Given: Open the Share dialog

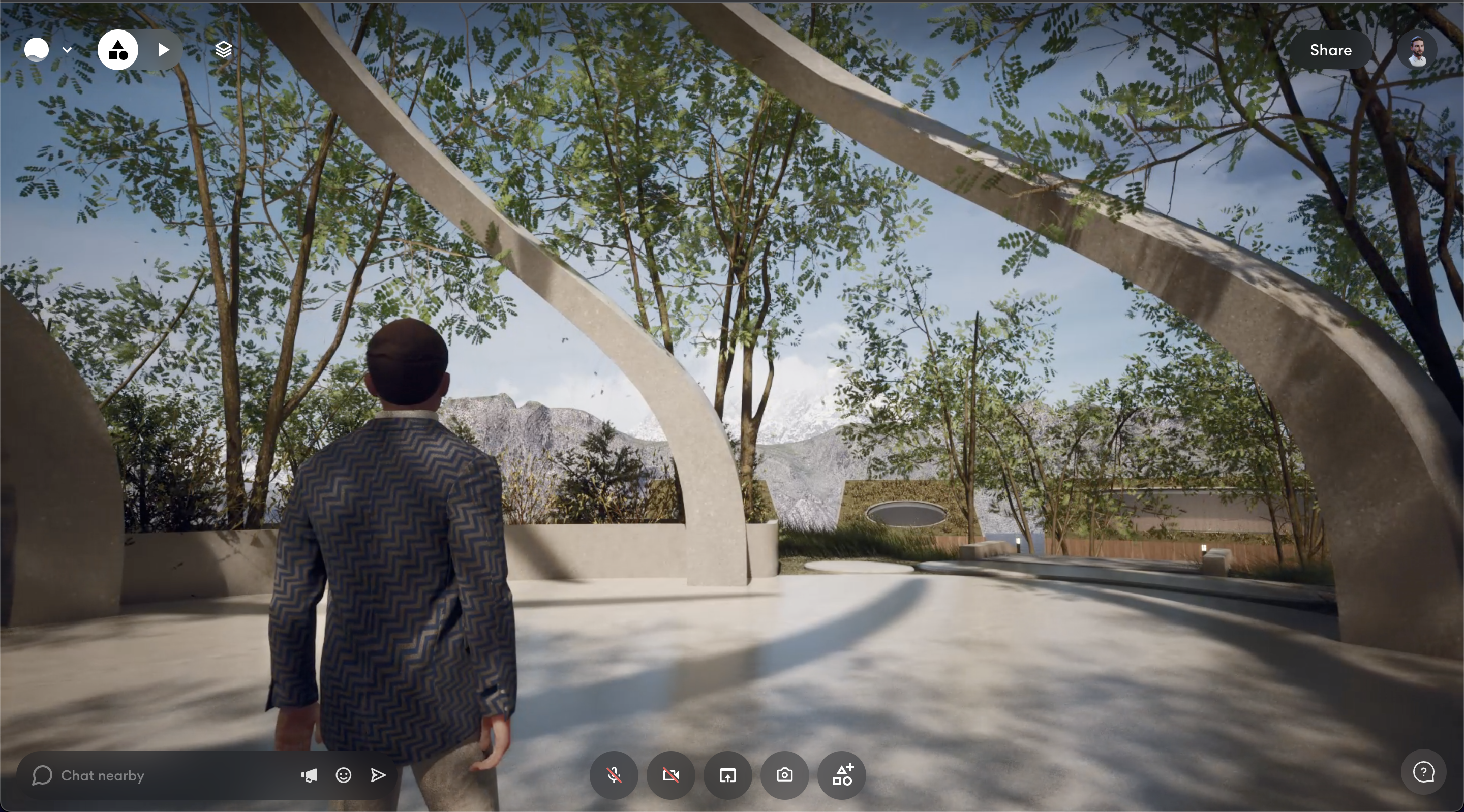Looking at the screenshot, I should tap(1330, 50).
